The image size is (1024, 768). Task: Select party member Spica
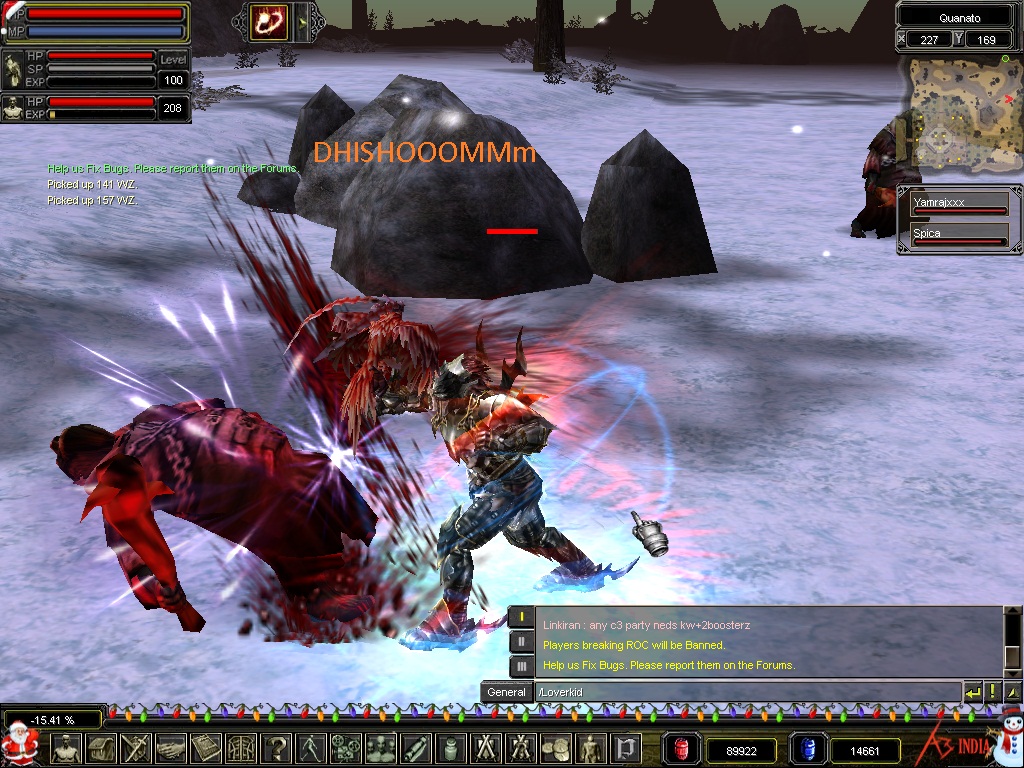pyautogui.click(x=958, y=235)
